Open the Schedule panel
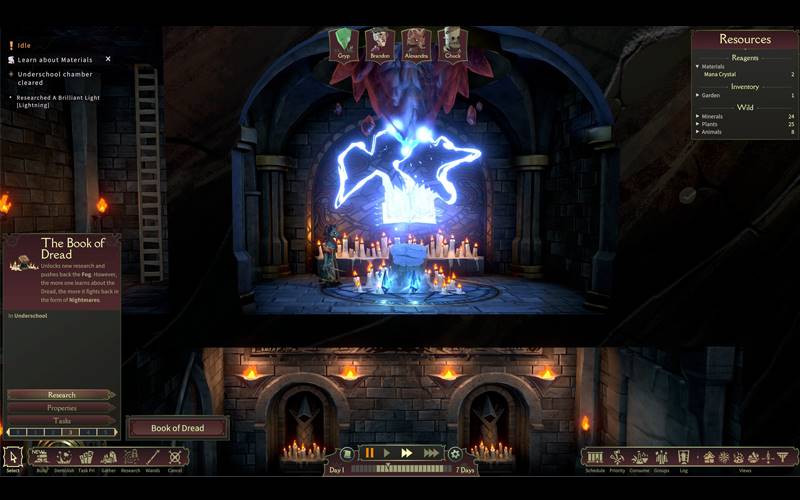The image size is (800, 500). pyautogui.click(x=595, y=457)
